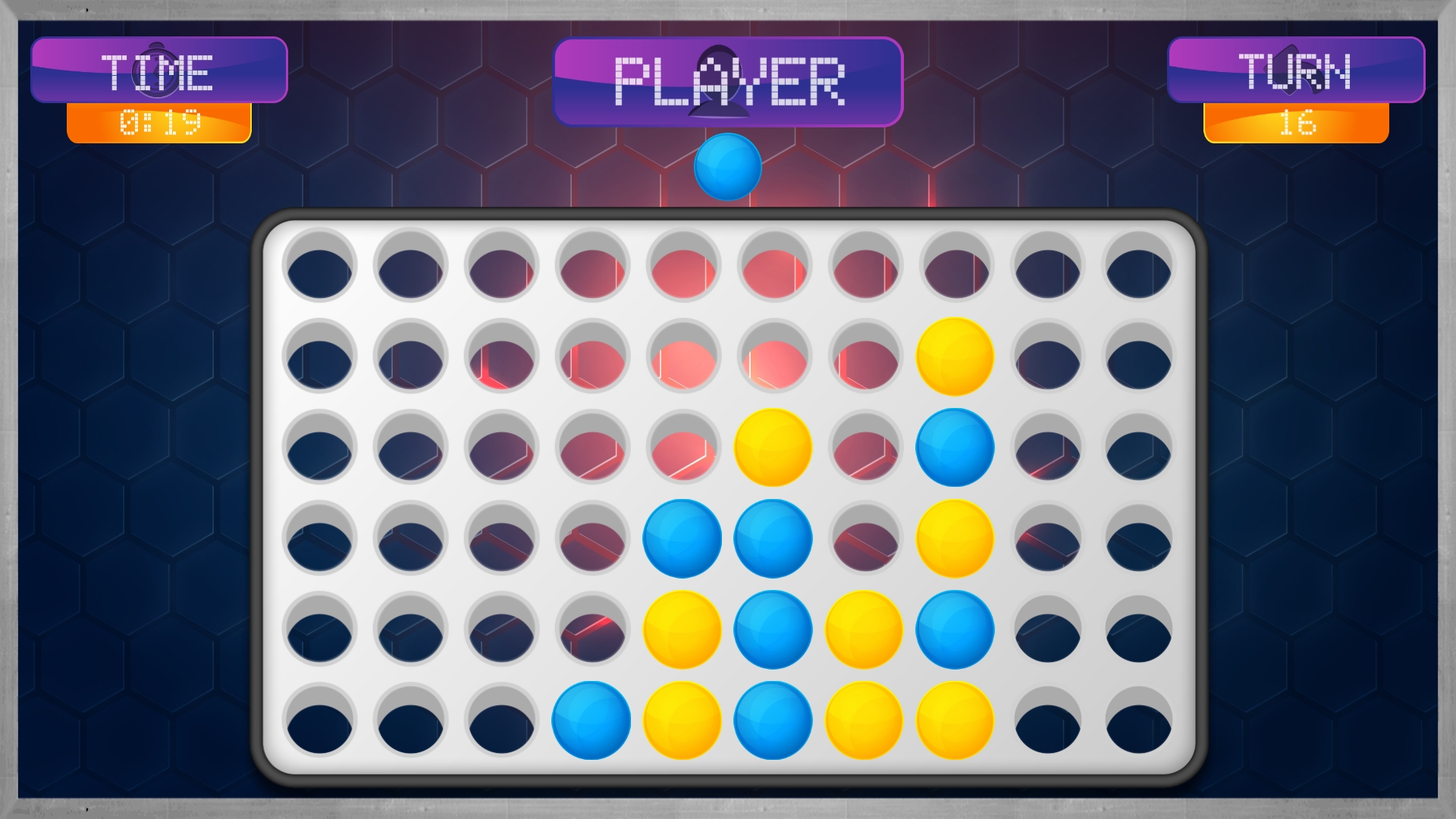Select the rightmost yellow disc in the bottom row
Screen dimensions: 1456x819
tap(955, 720)
